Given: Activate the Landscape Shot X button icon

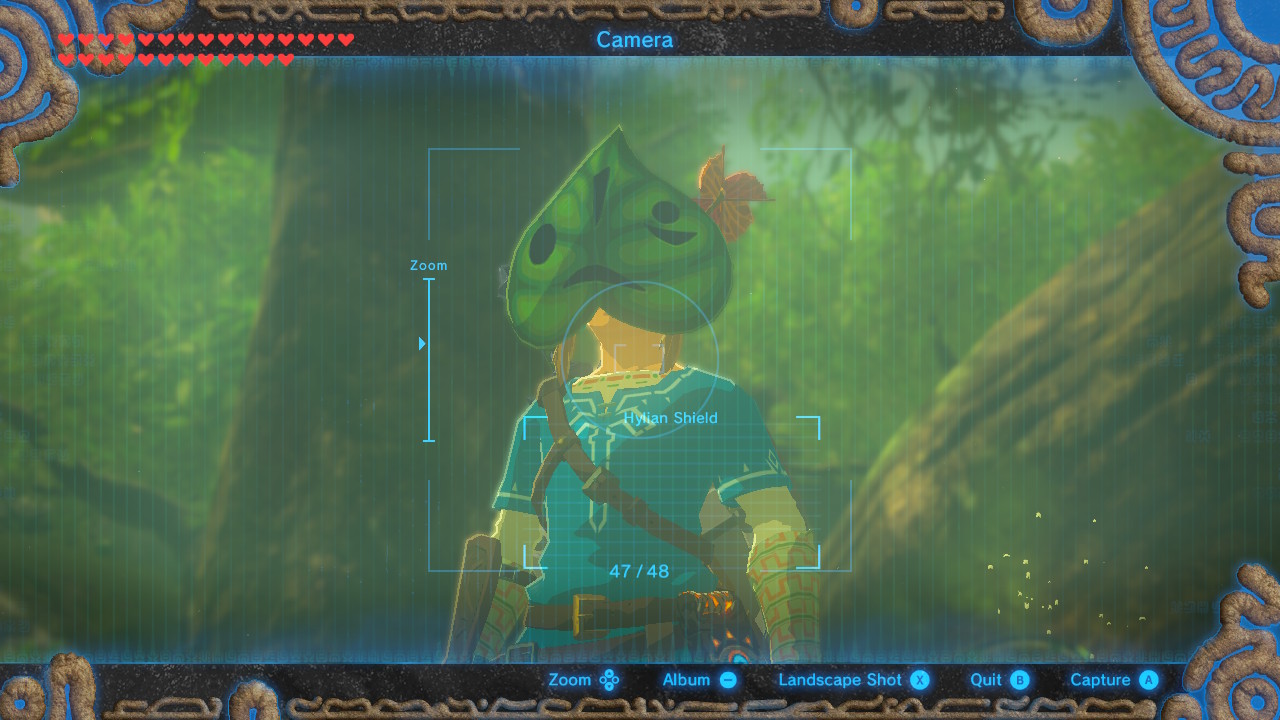Looking at the screenshot, I should 918,679.
